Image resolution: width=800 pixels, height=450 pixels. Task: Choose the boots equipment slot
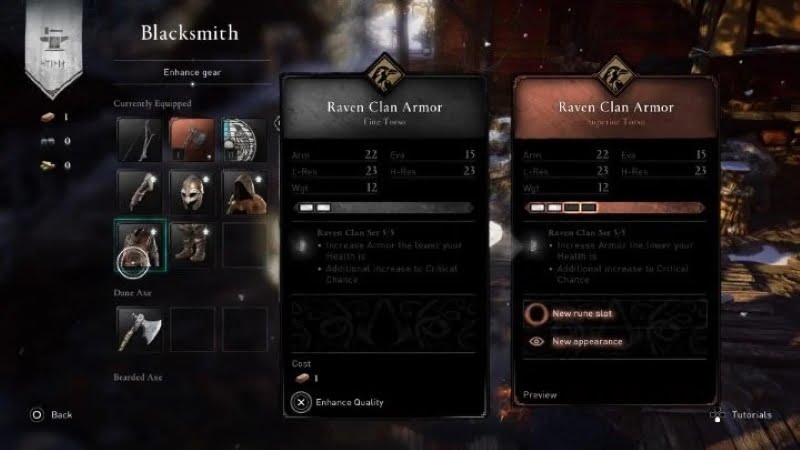coord(191,245)
